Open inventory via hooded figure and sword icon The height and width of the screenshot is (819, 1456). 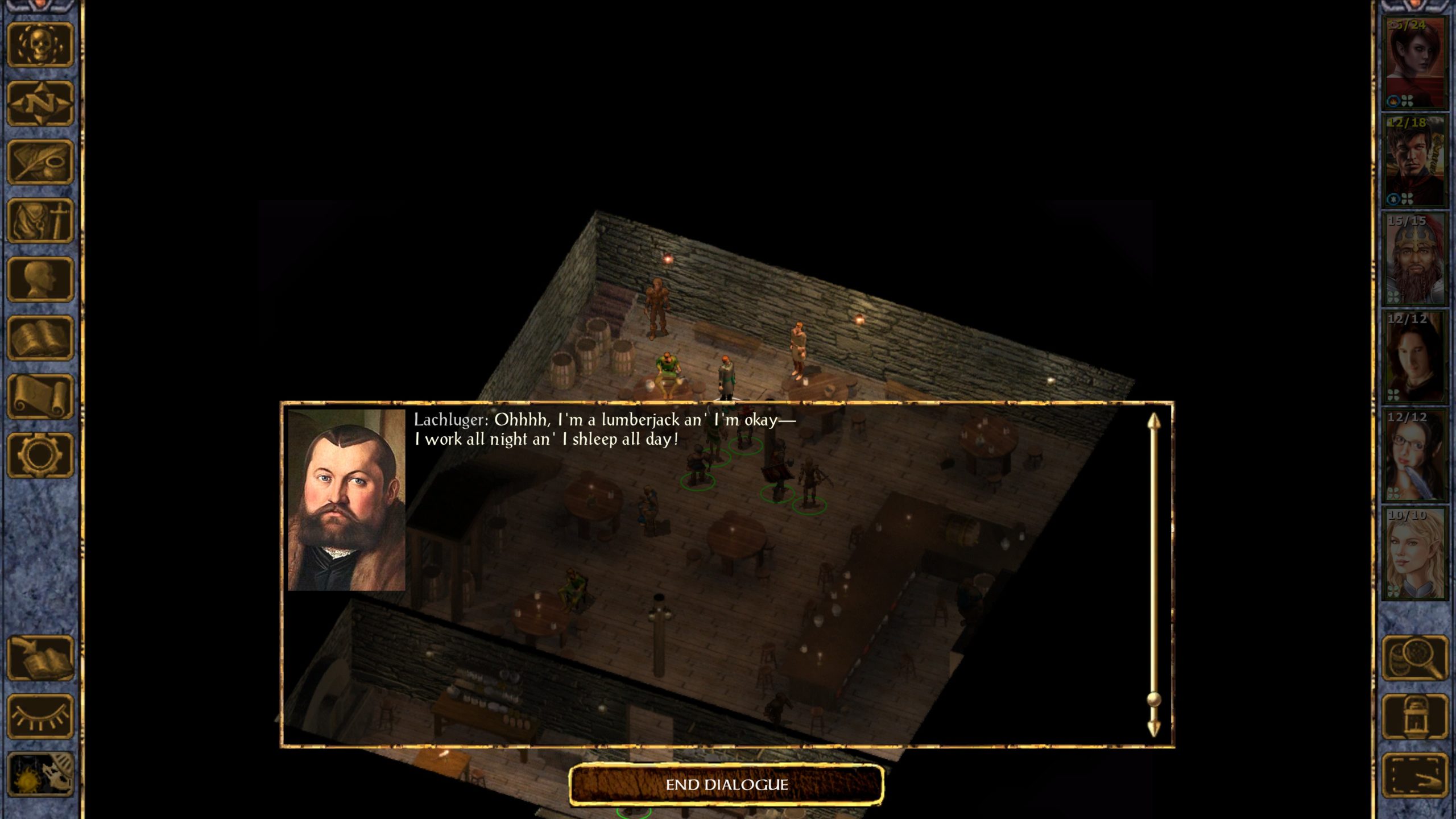(40, 221)
